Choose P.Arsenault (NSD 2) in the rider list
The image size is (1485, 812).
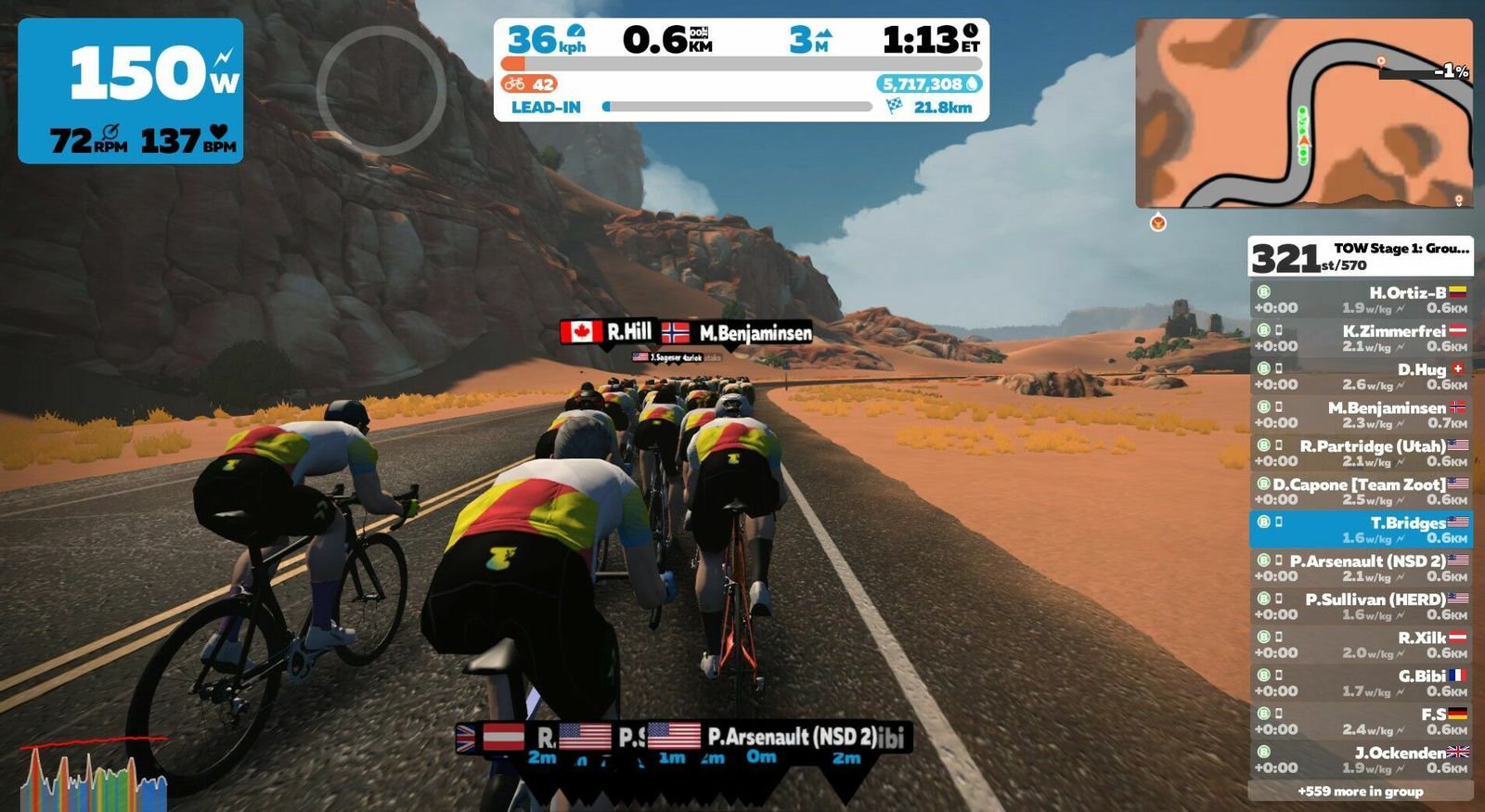tap(1360, 568)
